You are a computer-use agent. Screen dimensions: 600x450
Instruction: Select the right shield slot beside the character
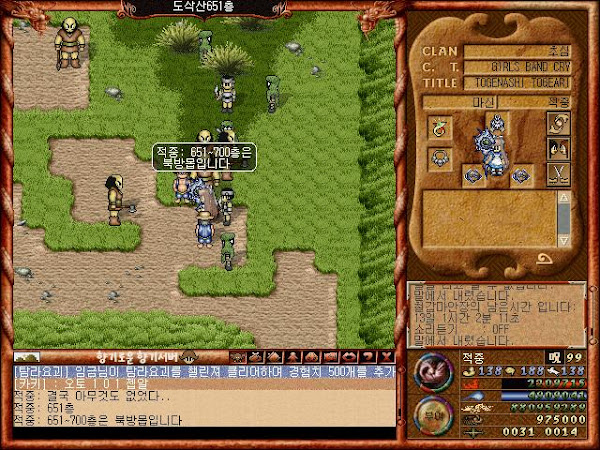tap(521, 176)
